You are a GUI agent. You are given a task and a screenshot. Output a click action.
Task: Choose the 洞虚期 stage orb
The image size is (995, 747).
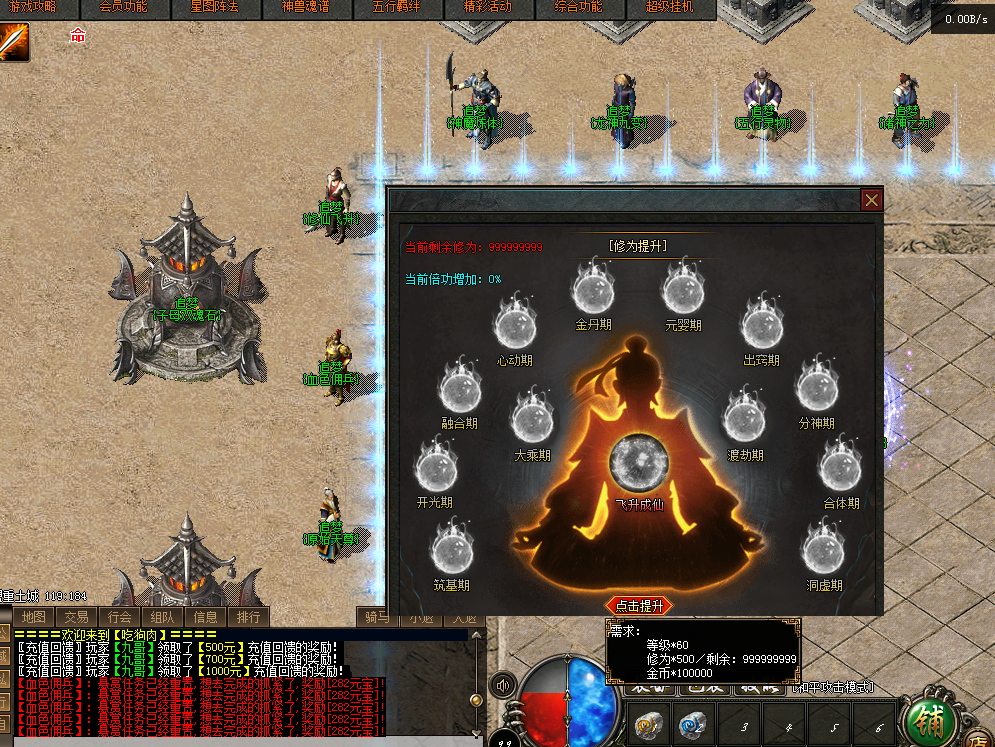pyautogui.click(x=823, y=551)
